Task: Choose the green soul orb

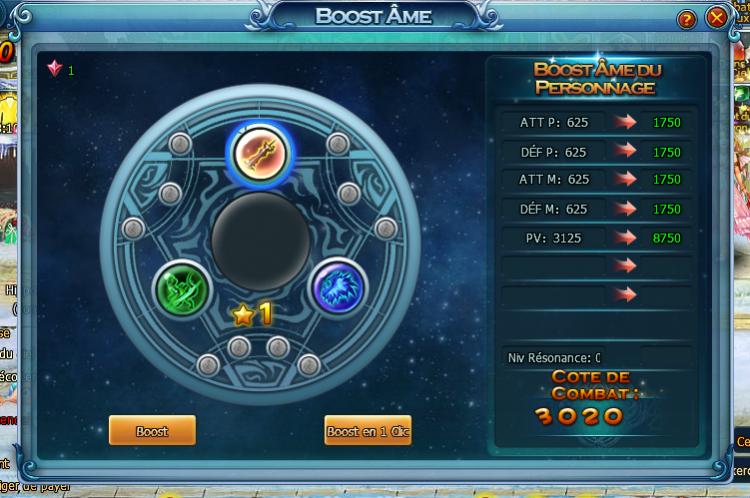Action: click(183, 291)
